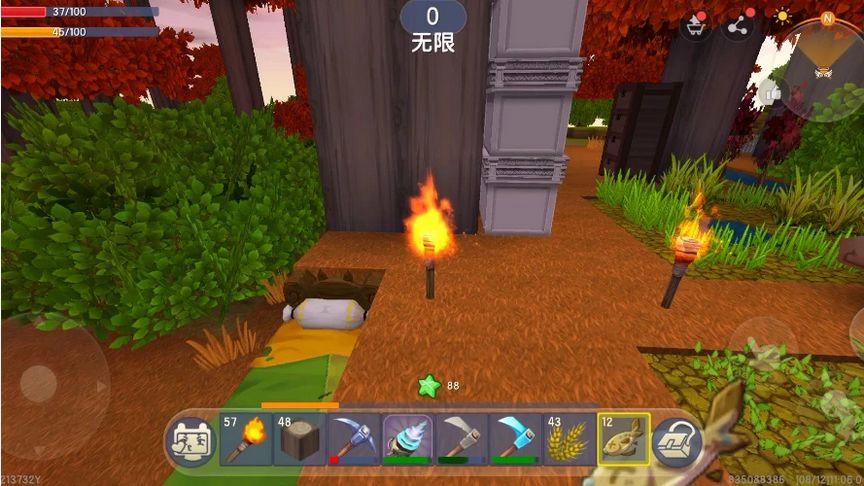Select the drill tool in hotbar
864x486 pixels.
[408, 439]
